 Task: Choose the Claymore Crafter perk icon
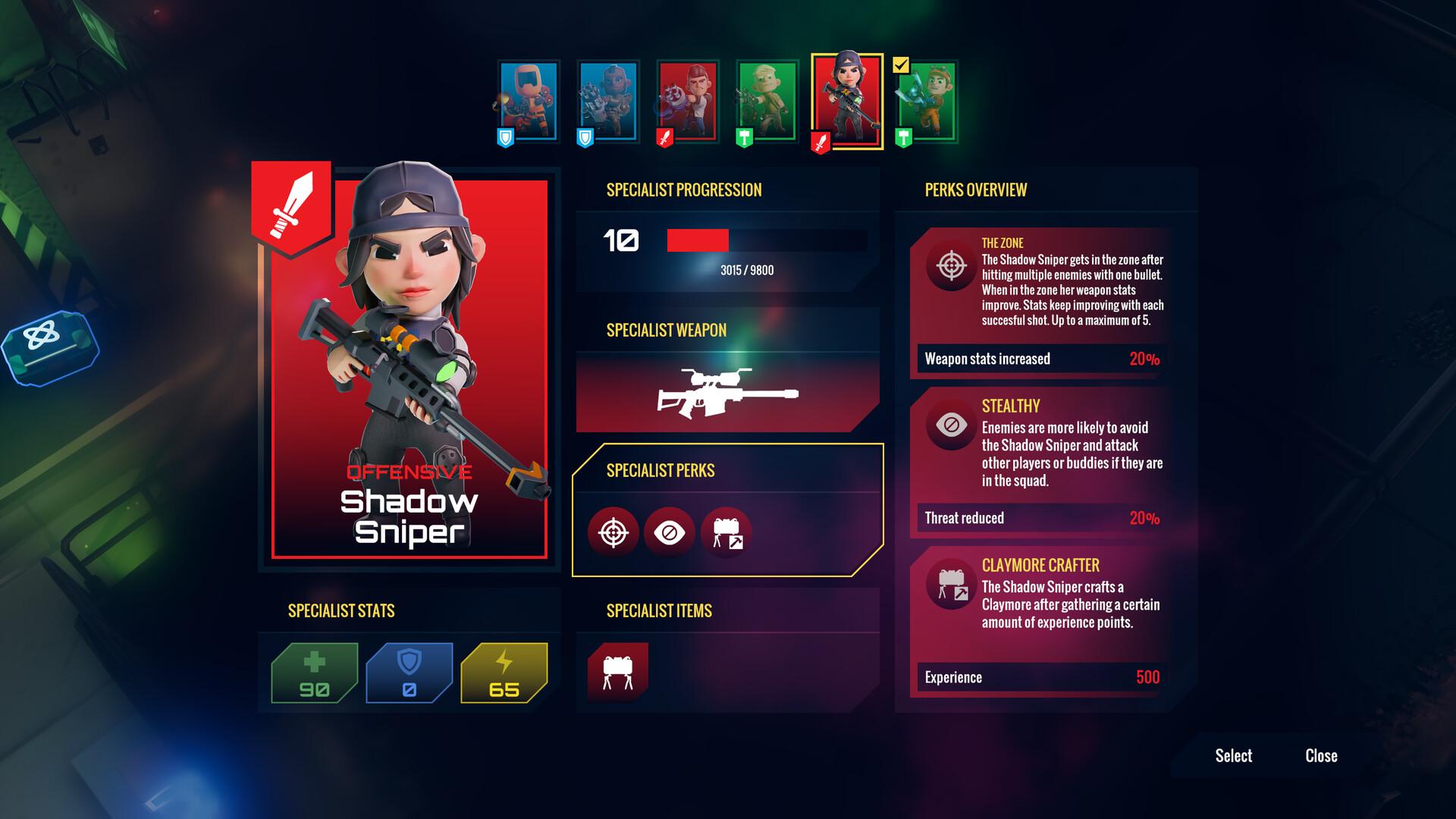tap(726, 533)
